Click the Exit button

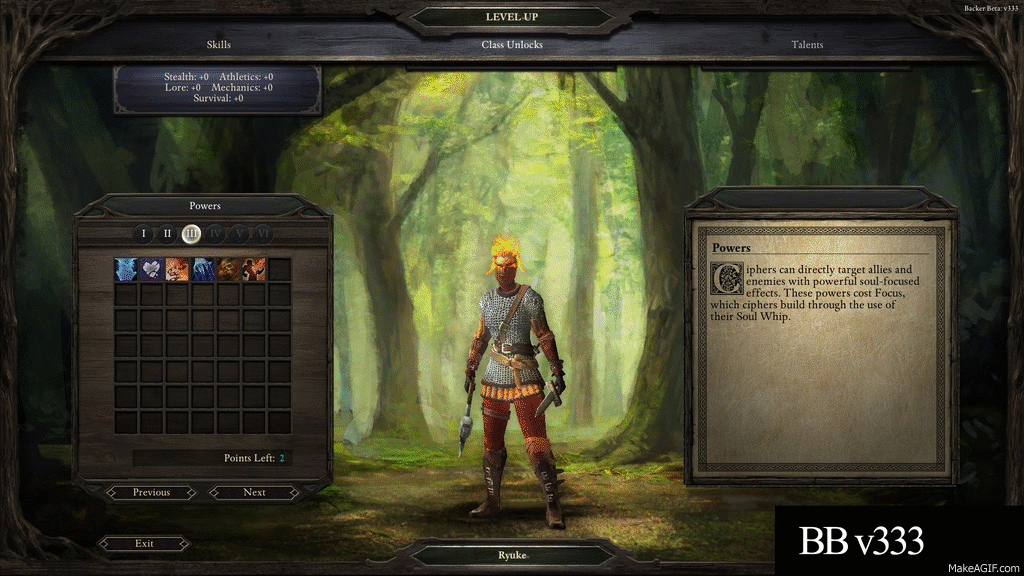click(x=144, y=544)
